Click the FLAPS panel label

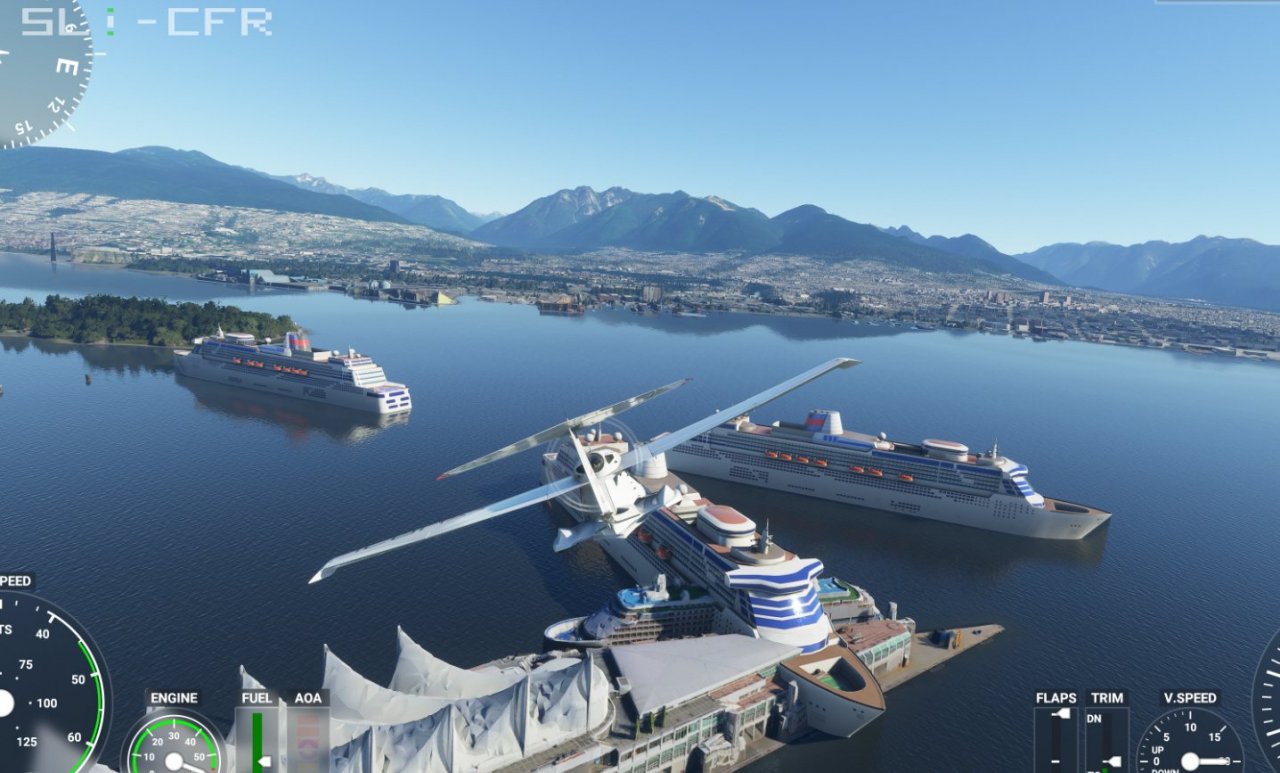(x=1057, y=698)
